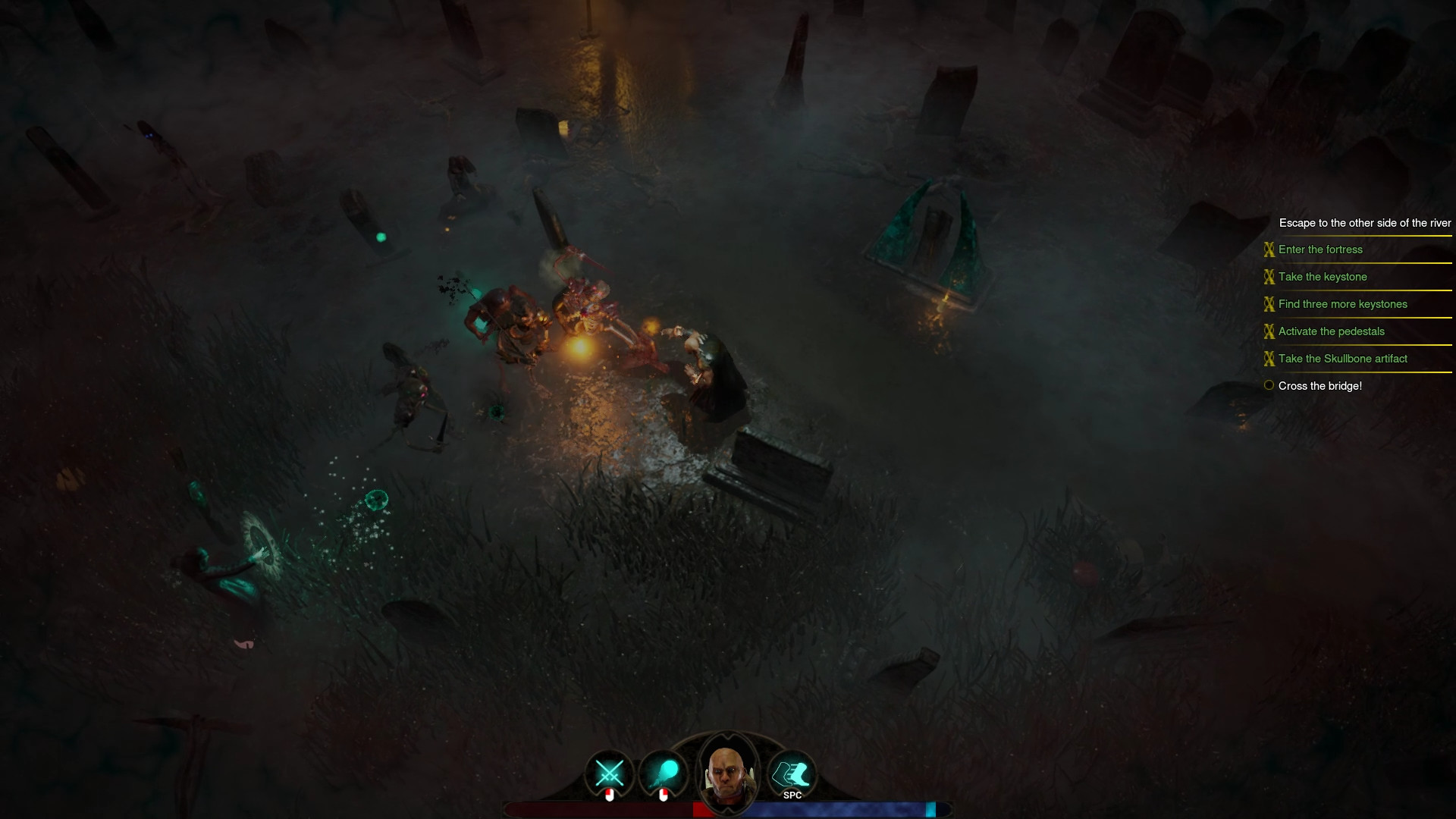Select the Cross the bridge! objective entry

tap(1319, 386)
